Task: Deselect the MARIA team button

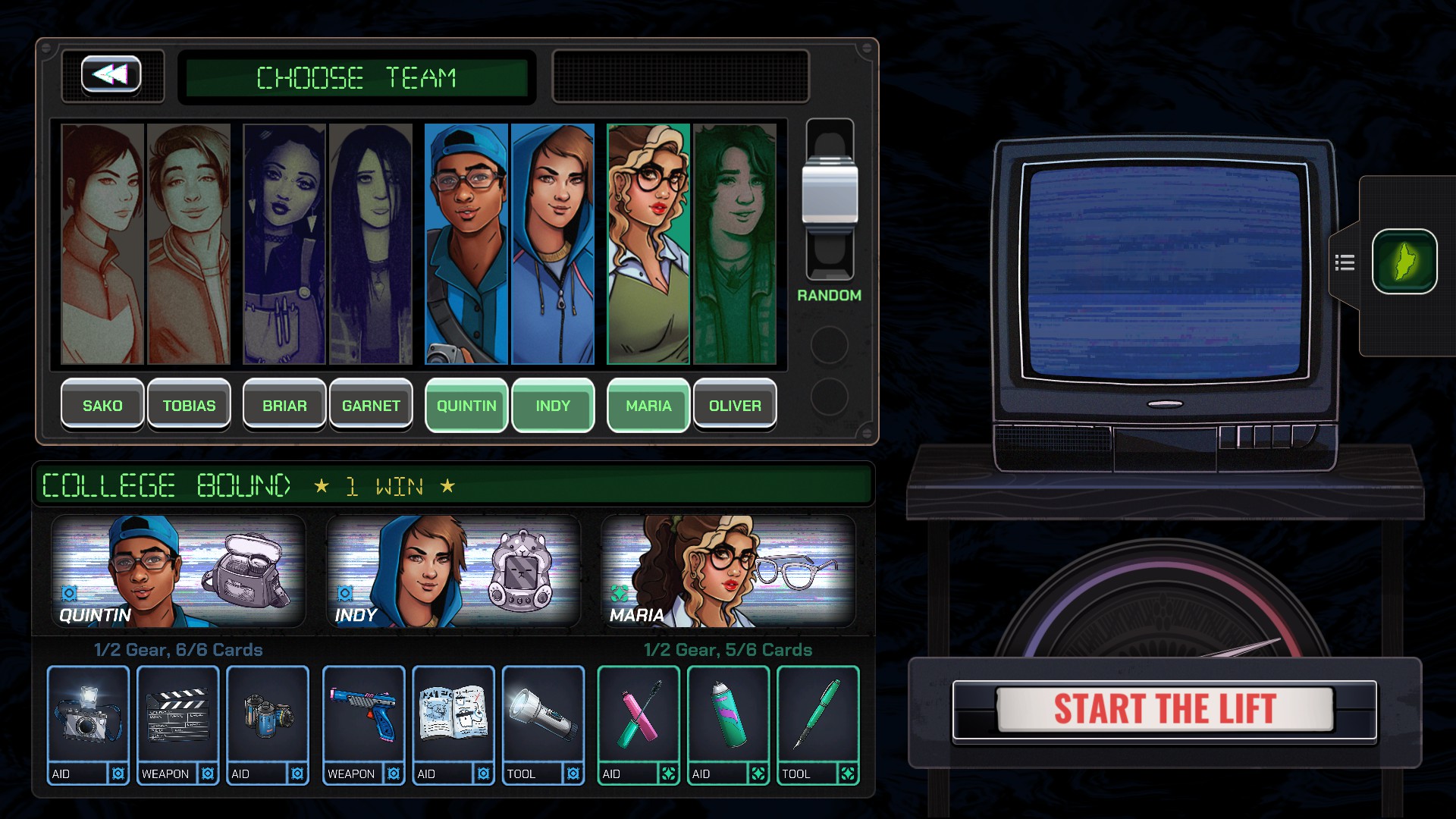Action: pos(648,406)
